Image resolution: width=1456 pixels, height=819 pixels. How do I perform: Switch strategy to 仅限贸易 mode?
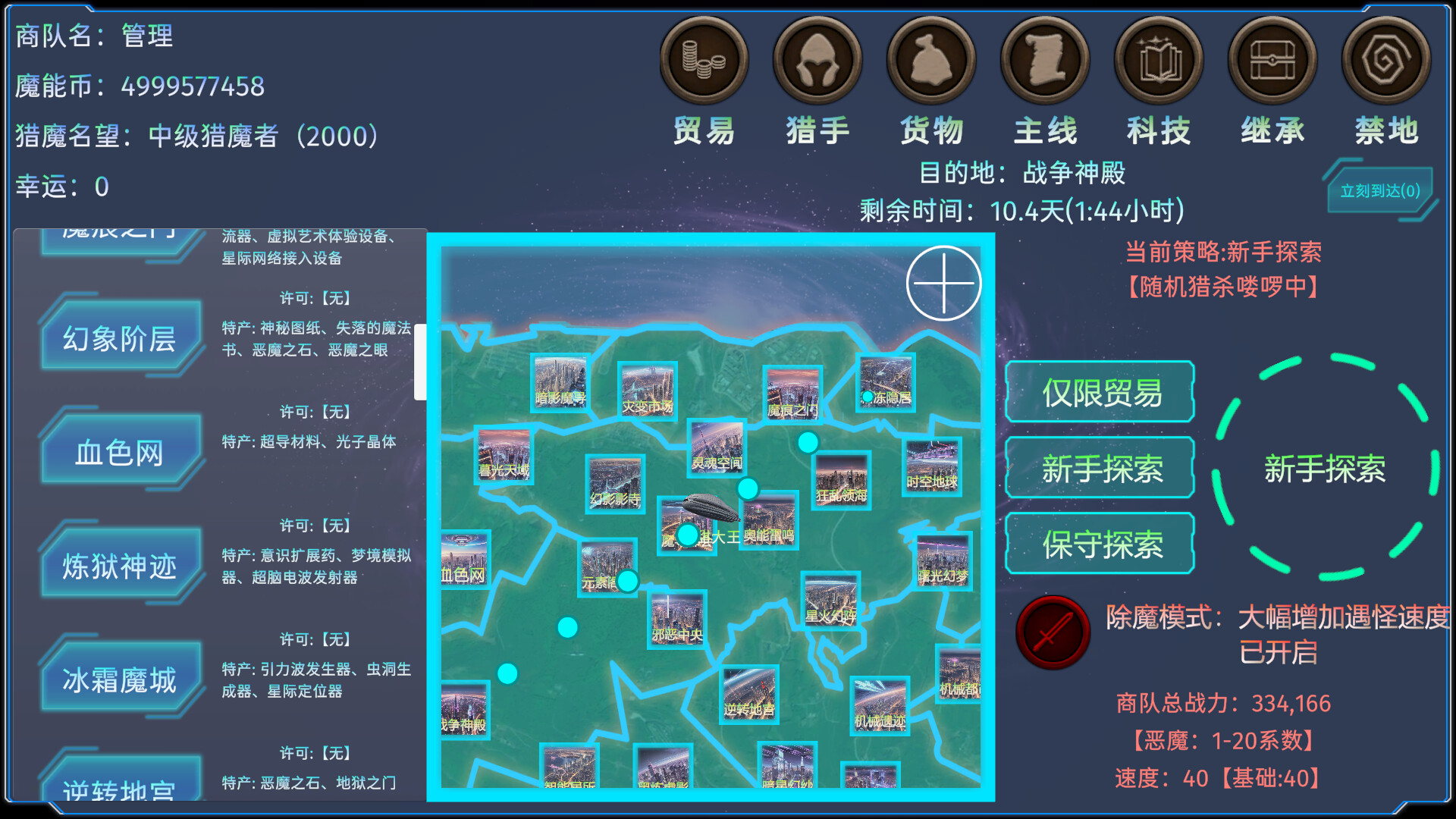tap(1099, 393)
